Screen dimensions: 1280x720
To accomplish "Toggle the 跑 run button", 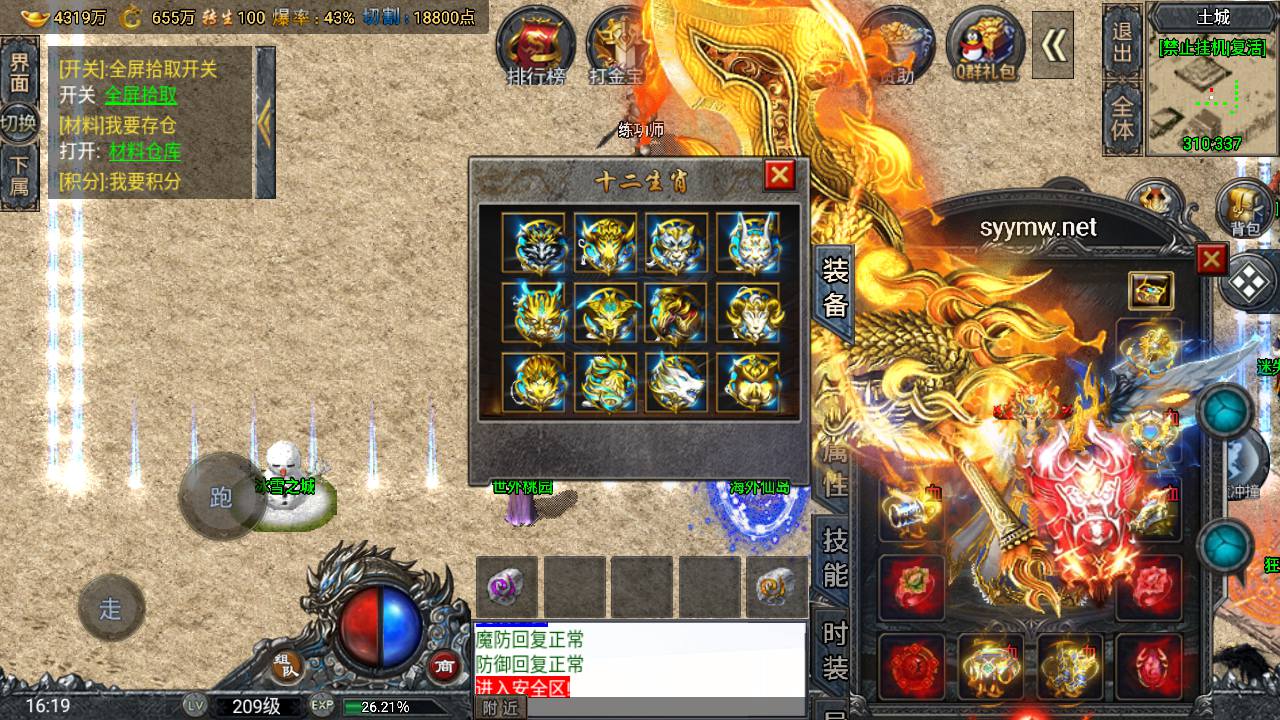I will click(x=221, y=497).
